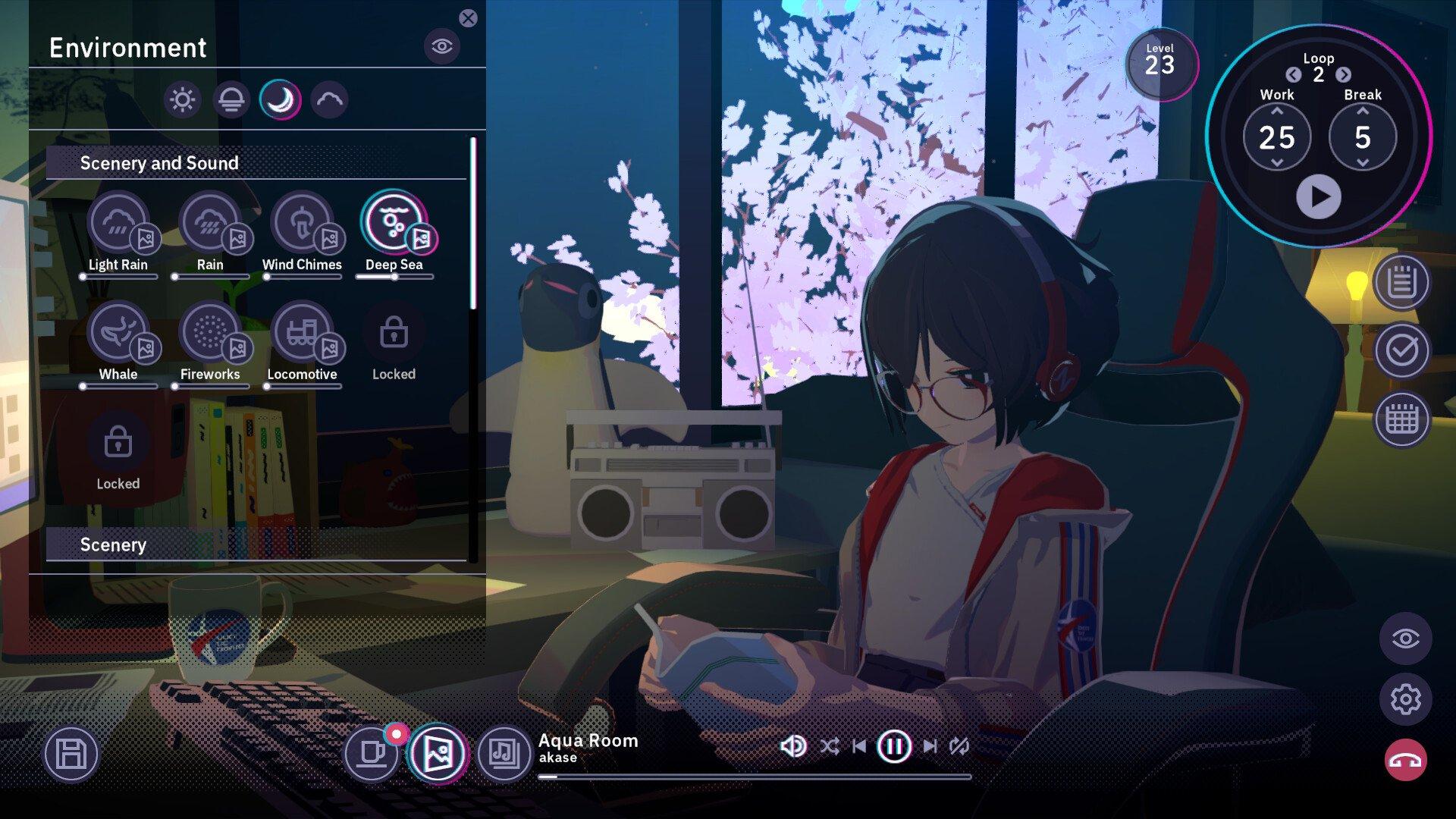Image resolution: width=1456 pixels, height=819 pixels.
Task: End session with red phone button
Action: point(1405,760)
